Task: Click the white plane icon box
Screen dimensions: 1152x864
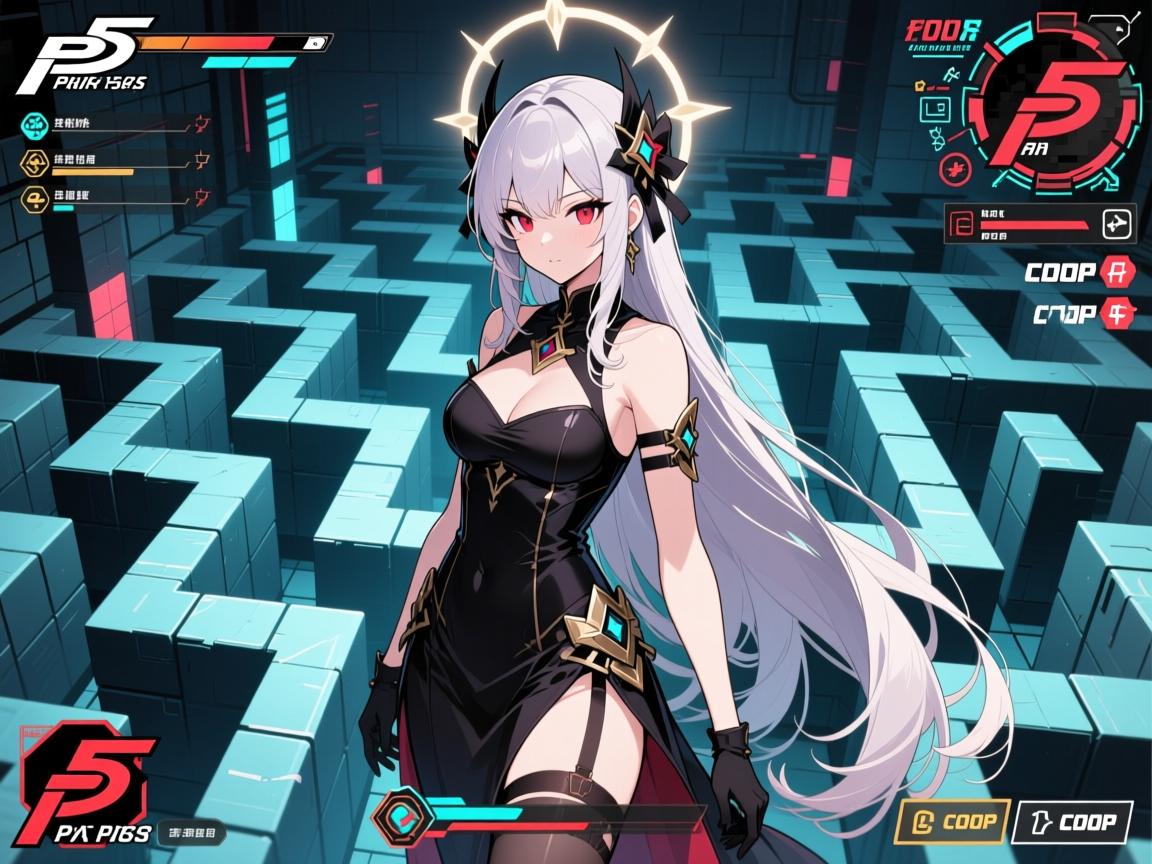Action: tap(1119, 224)
